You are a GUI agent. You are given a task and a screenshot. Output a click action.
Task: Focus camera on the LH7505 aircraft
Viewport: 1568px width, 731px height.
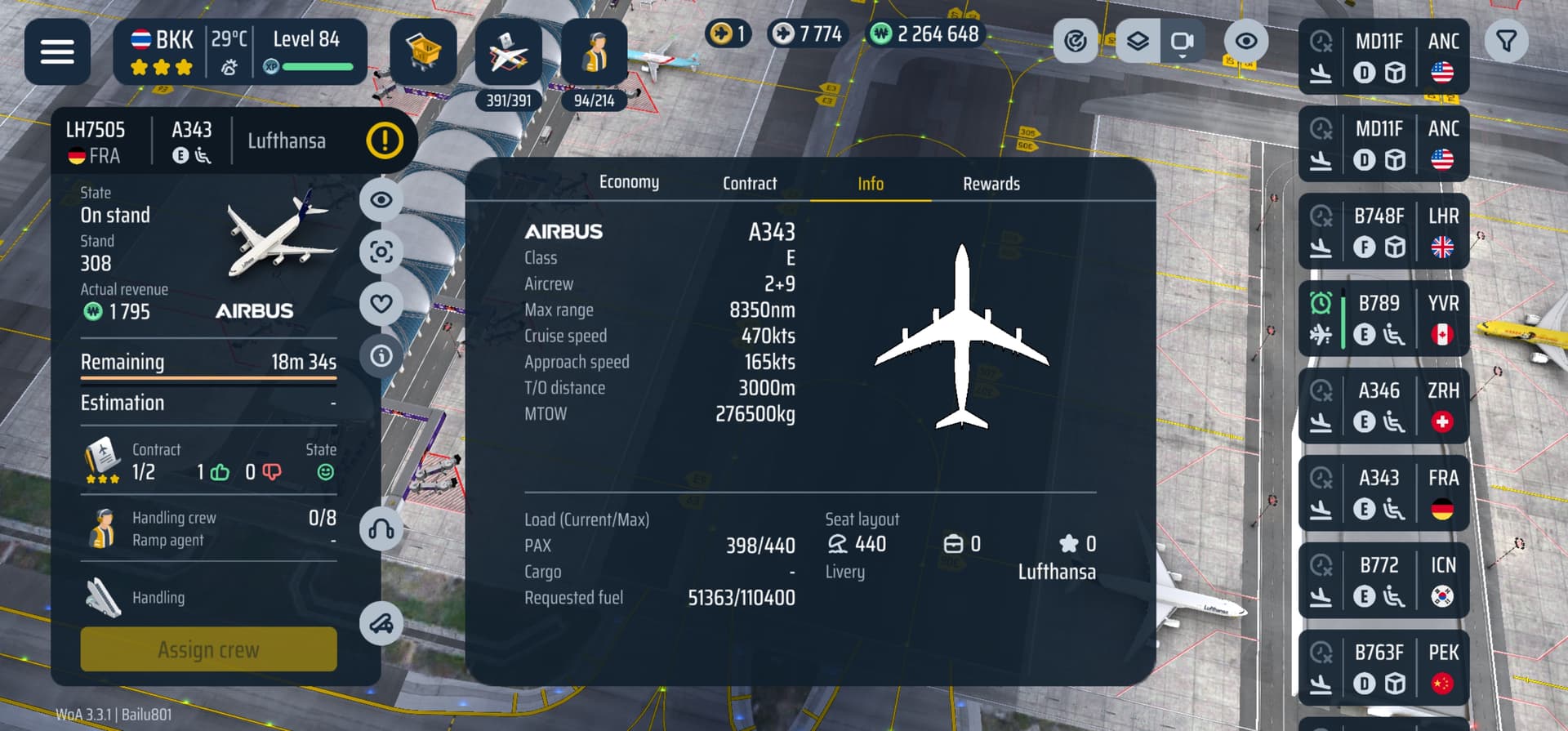(x=381, y=252)
